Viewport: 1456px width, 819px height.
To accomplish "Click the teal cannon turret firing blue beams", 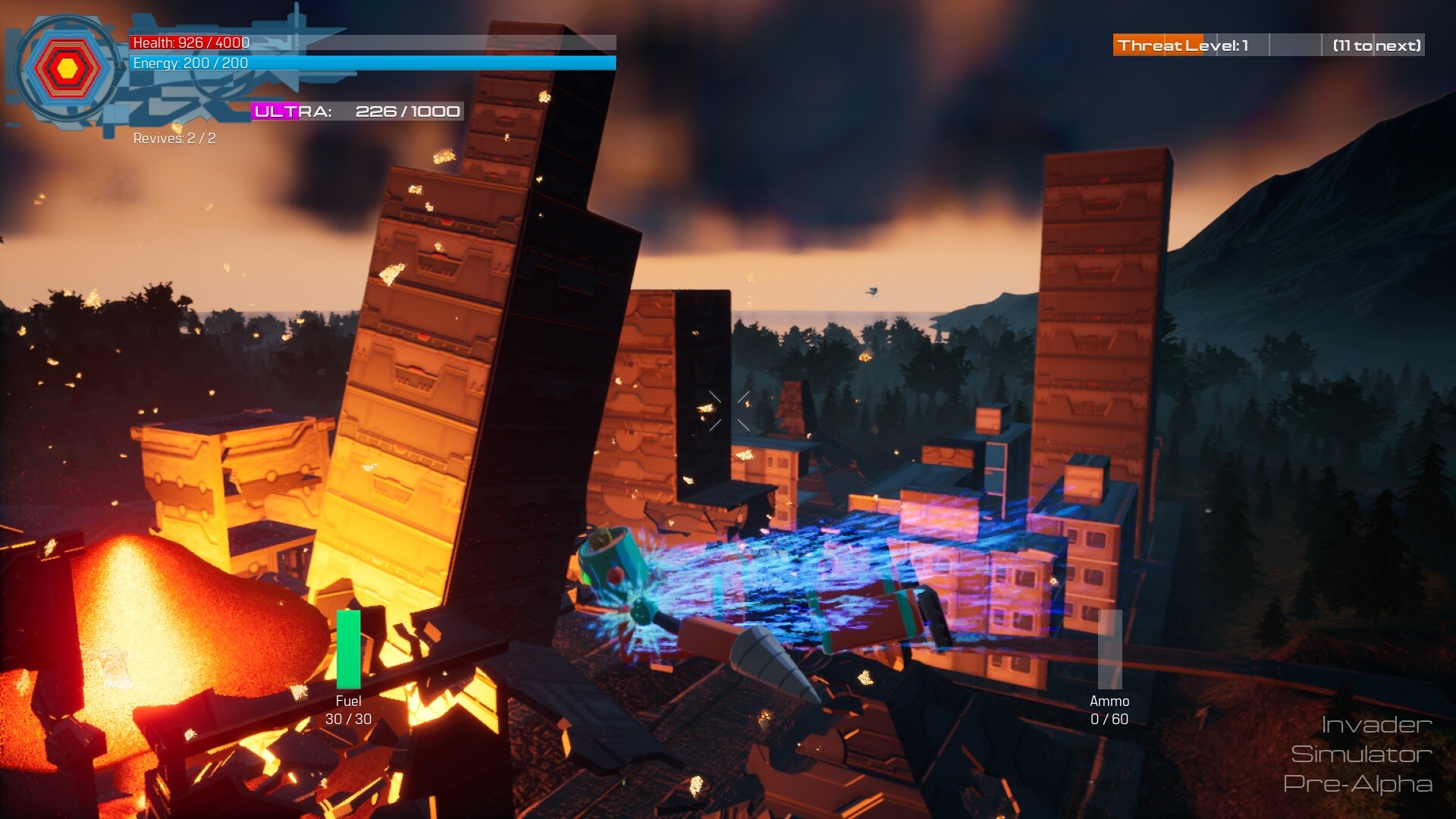I will tap(614, 557).
